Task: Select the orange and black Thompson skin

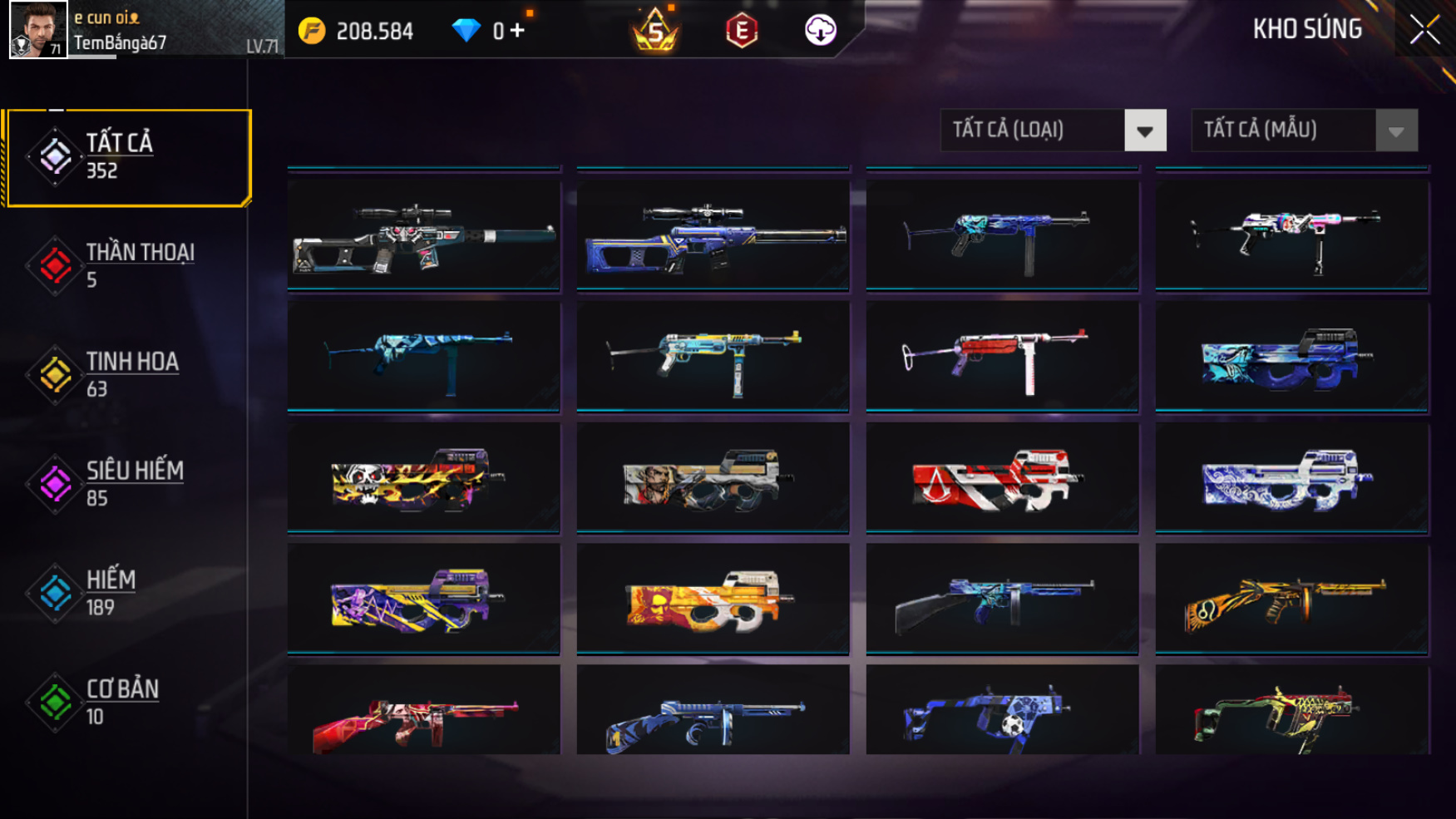Action: click(1291, 599)
